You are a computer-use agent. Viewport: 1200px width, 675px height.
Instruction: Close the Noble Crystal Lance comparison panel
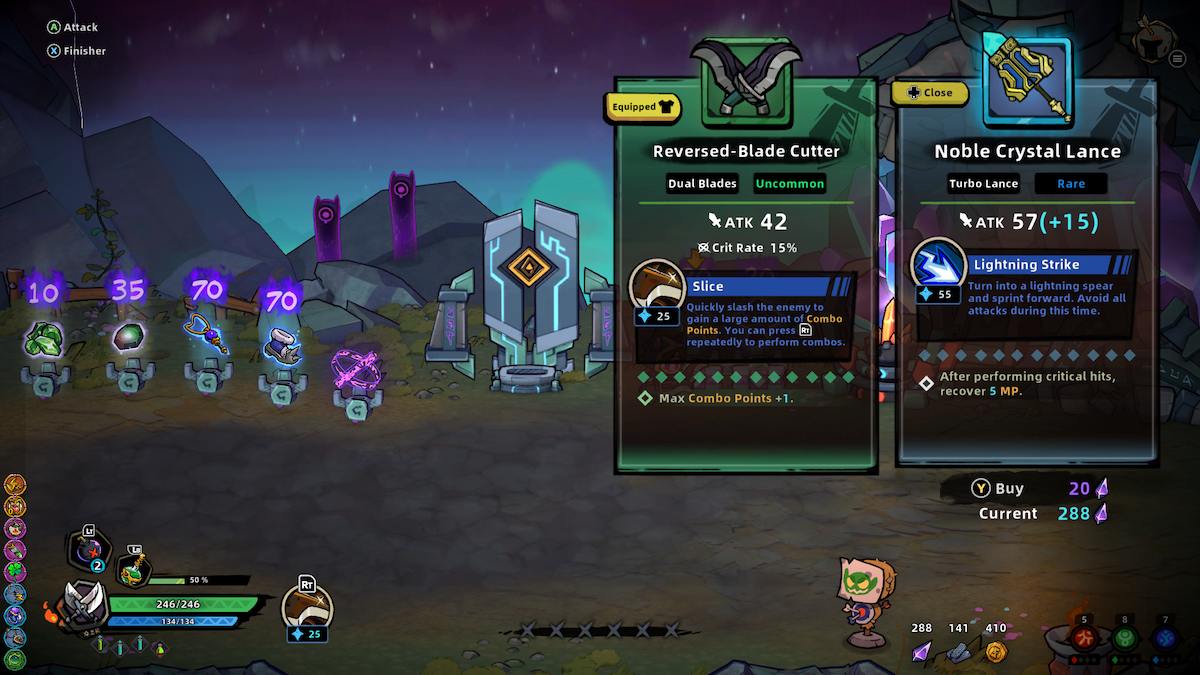pos(930,93)
